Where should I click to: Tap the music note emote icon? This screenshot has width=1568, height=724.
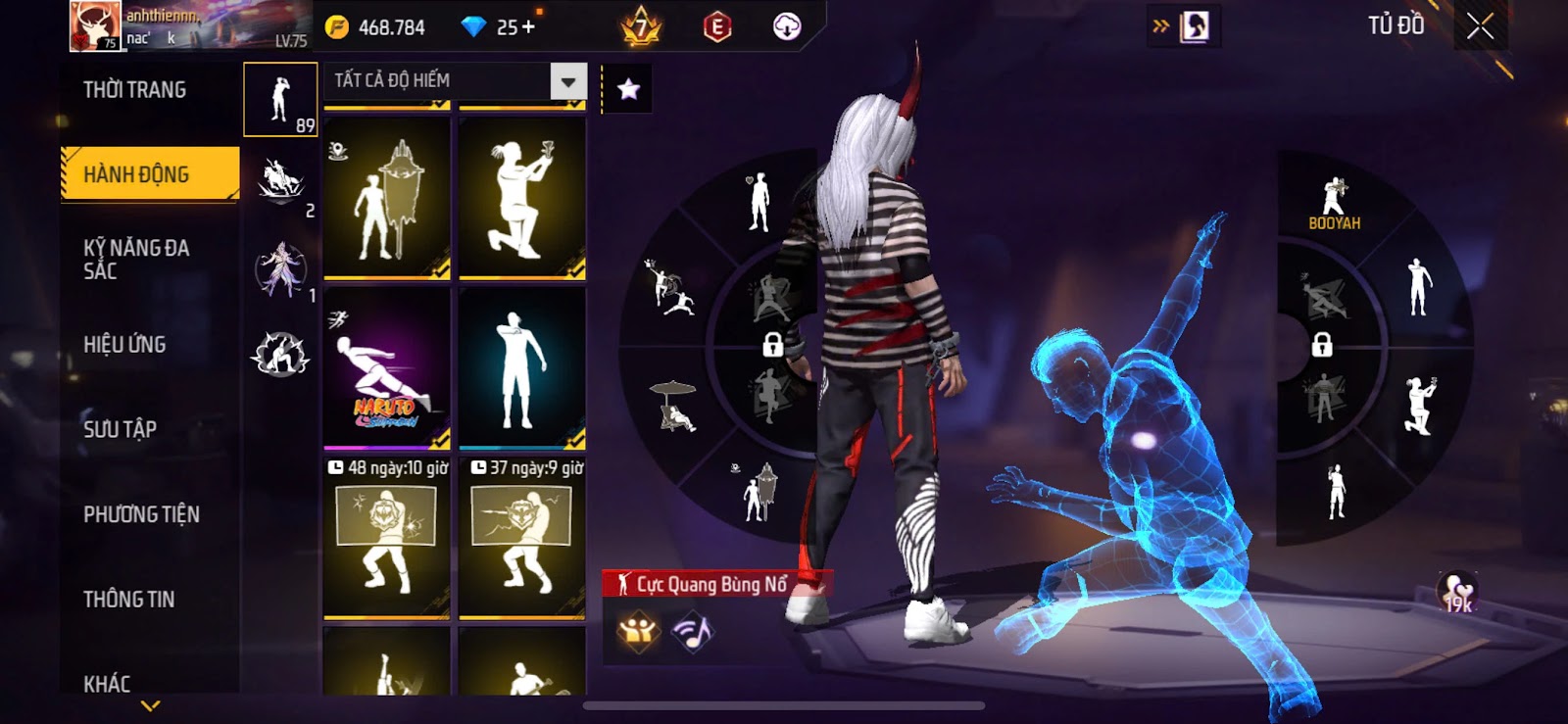click(x=693, y=632)
